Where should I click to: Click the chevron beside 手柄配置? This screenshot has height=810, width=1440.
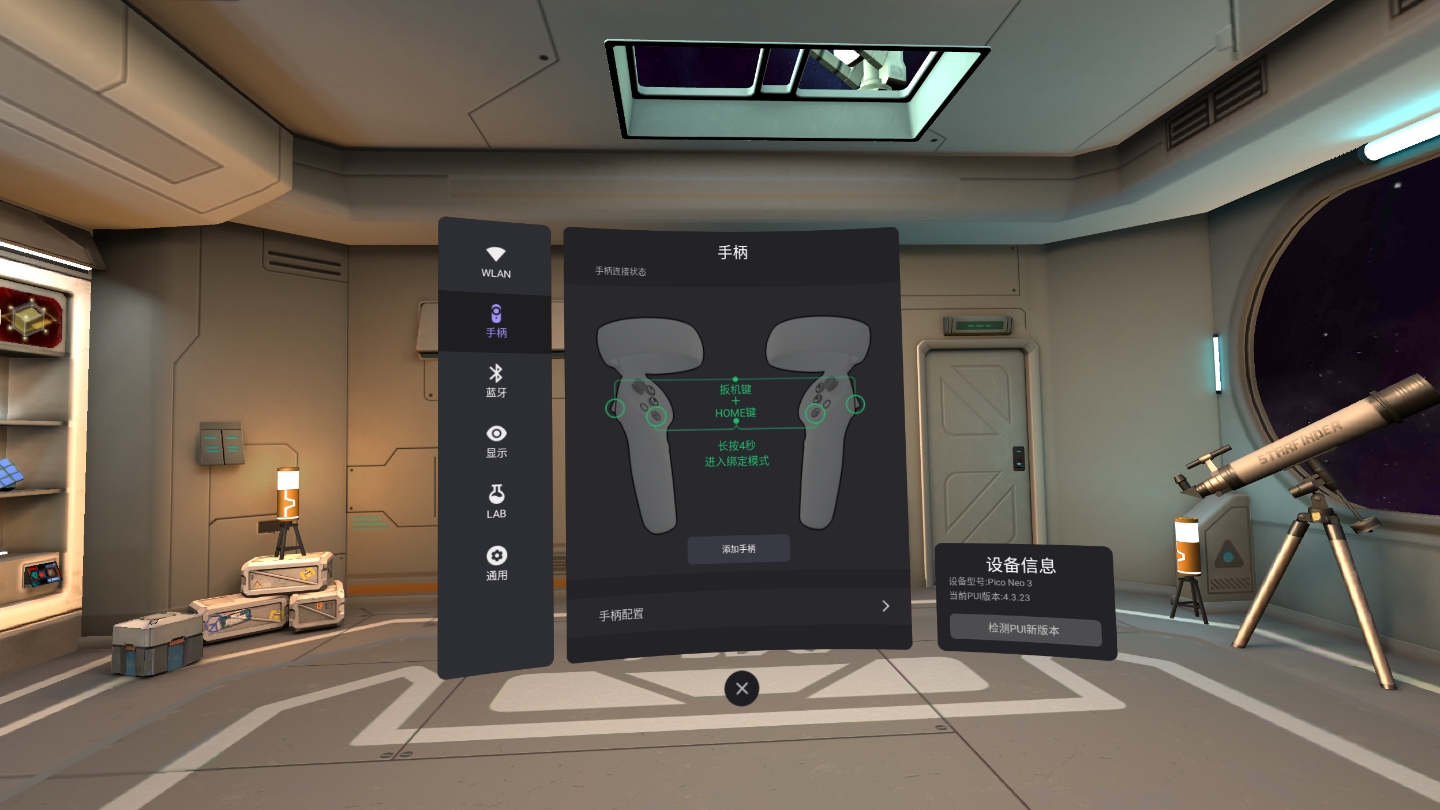click(884, 606)
